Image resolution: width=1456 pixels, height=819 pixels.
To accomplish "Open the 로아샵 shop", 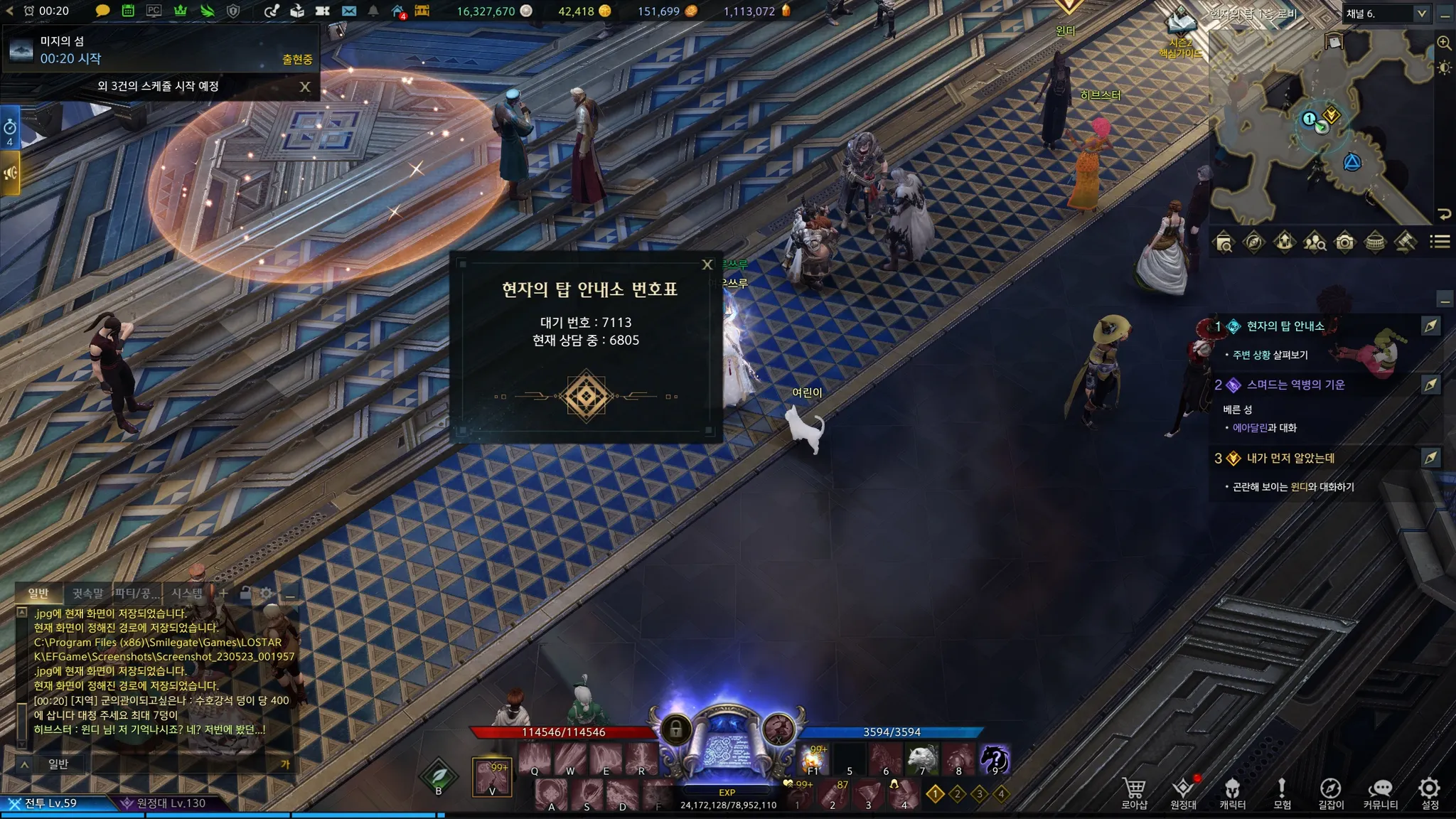I will (x=1134, y=793).
